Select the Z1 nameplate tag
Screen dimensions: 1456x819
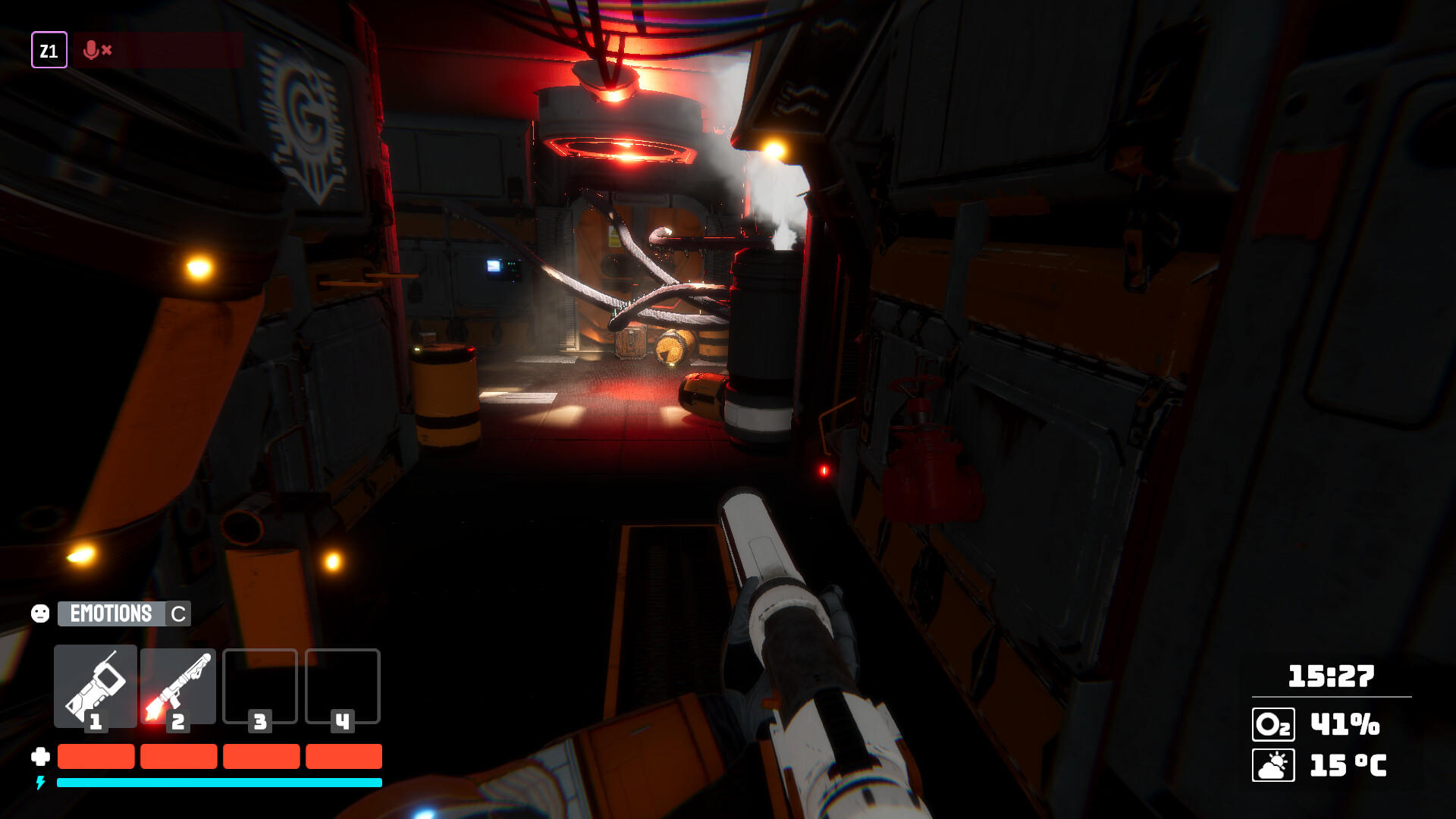click(x=50, y=51)
